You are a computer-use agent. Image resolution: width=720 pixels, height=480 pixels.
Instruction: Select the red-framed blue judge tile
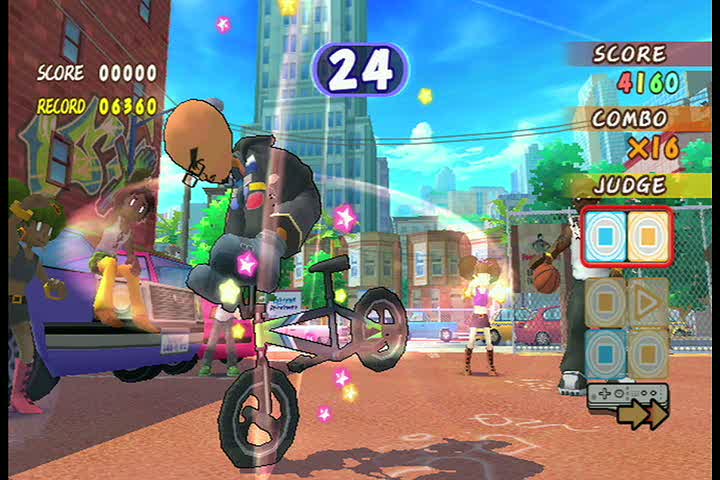click(x=605, y=237)
